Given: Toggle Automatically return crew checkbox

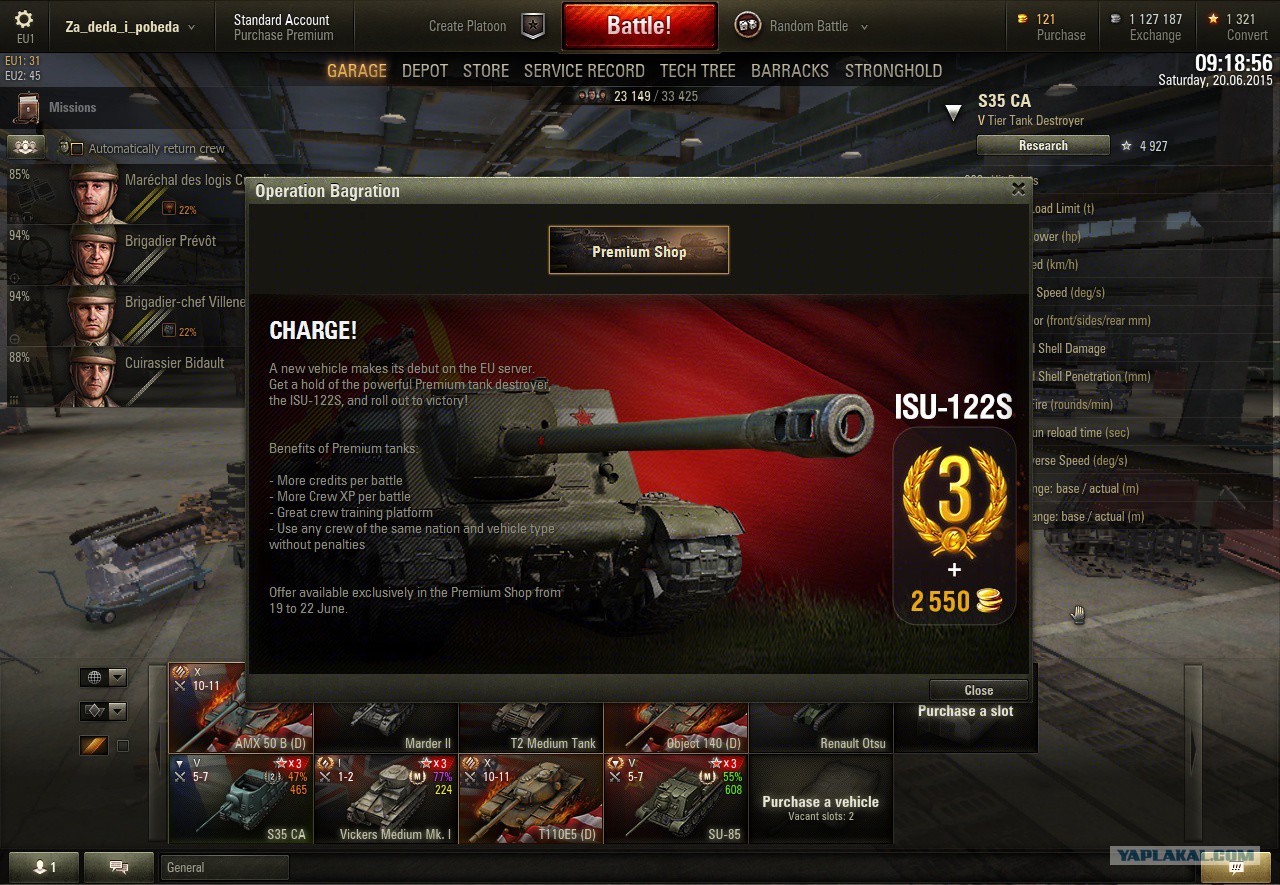Looking at the screenshot, I should pyautogui.click(x=77, y=149).
